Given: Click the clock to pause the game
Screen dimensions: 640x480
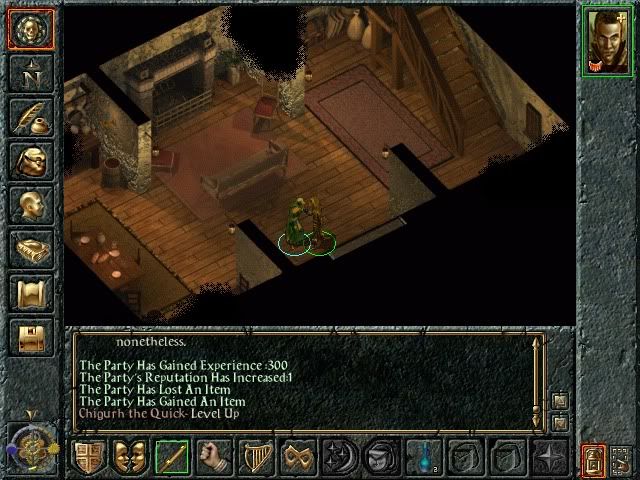Looking at the screenshot, I should coord(29,443).
